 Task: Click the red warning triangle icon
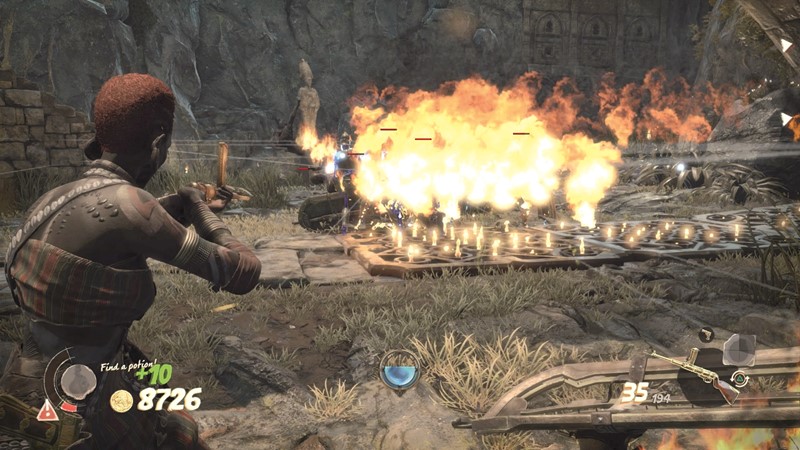click(x=47, y=409)
